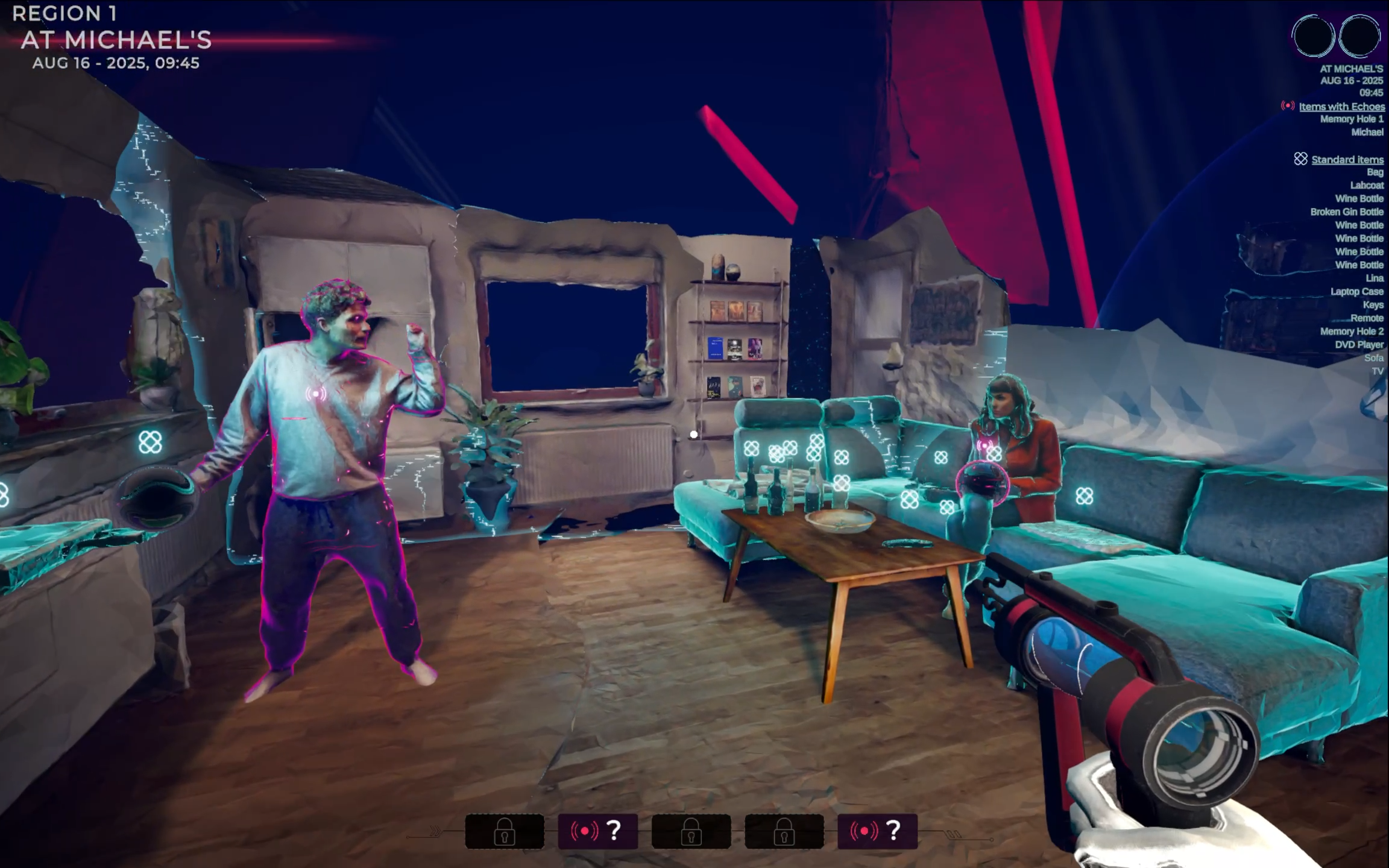This screenshot has width=1389, height=868.
Task: Select Memory Hole 2 in the list
Action: coord(1352,332)
